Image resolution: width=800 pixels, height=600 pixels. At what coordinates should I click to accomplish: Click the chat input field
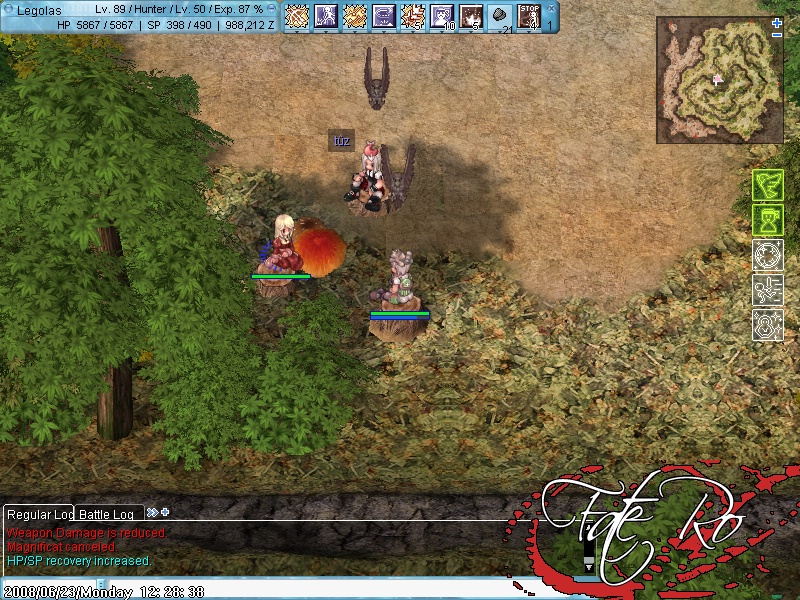point(48,582)
